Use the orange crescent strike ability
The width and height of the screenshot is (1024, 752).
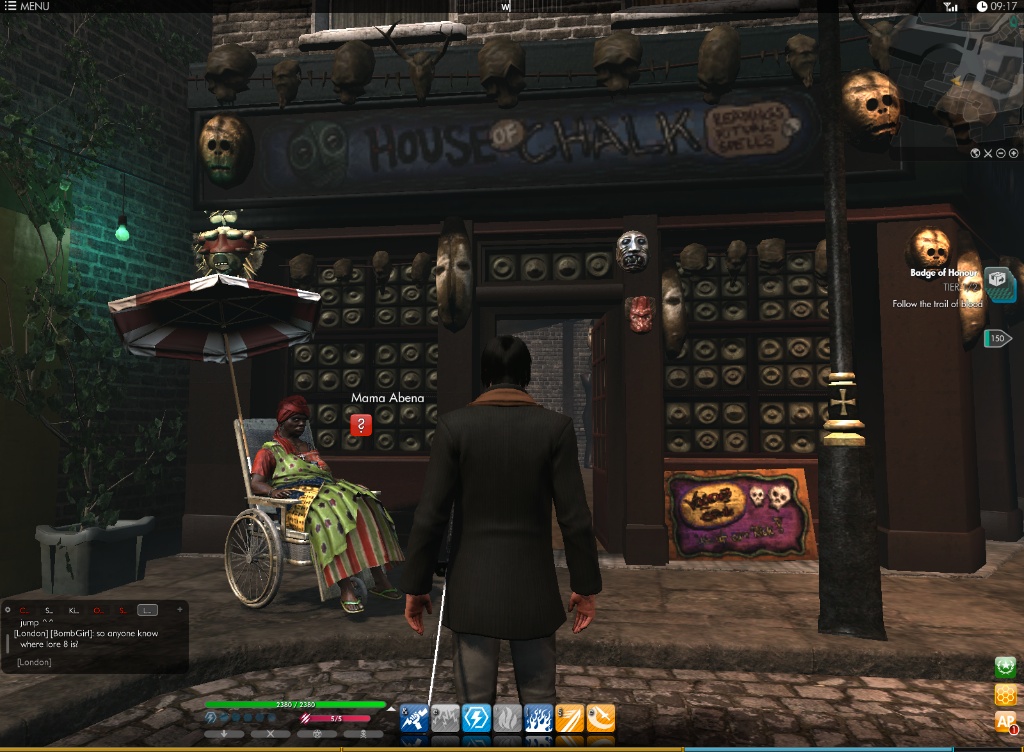600,718
